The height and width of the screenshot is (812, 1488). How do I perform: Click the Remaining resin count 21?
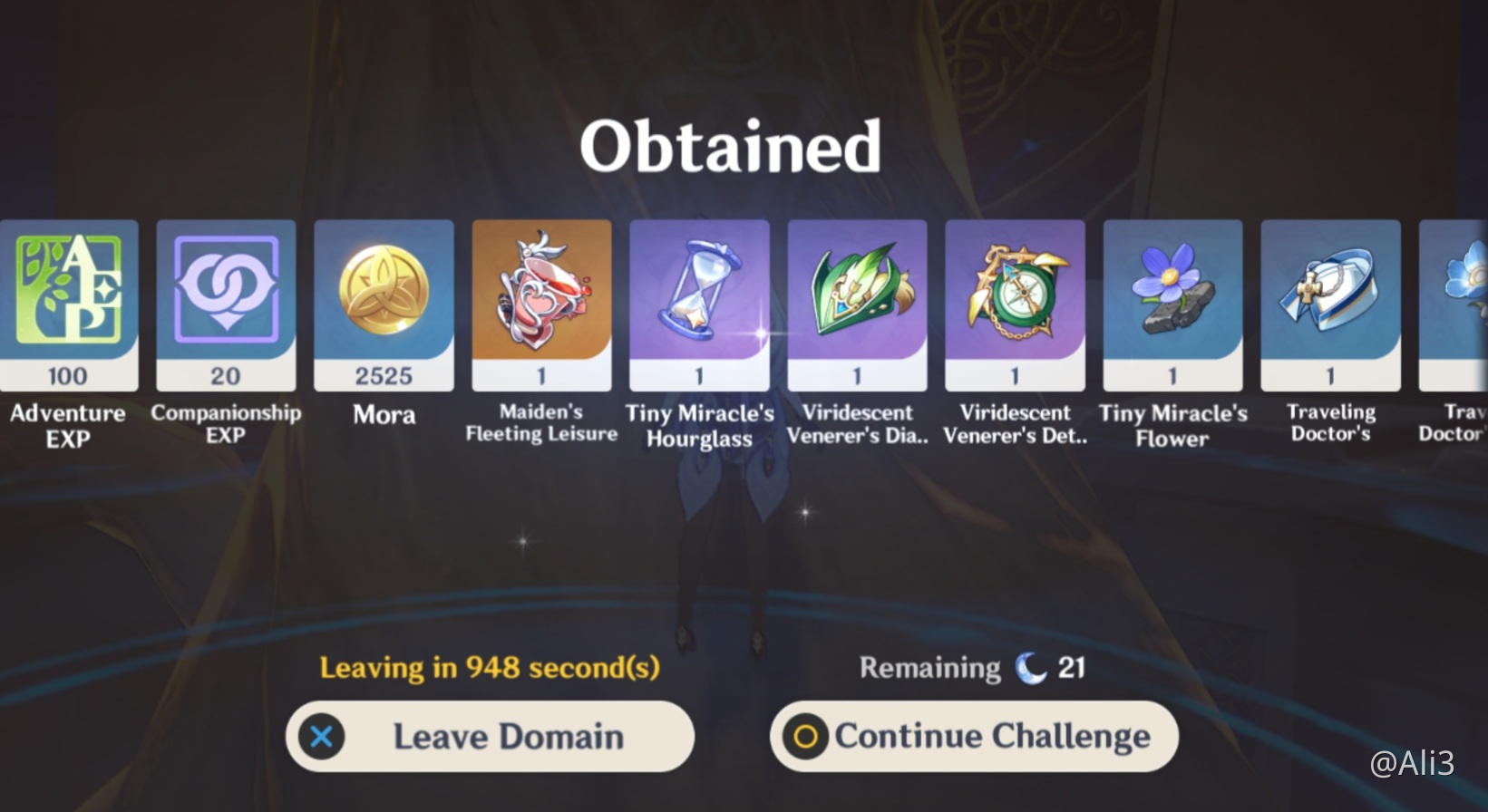[1073, 668]
